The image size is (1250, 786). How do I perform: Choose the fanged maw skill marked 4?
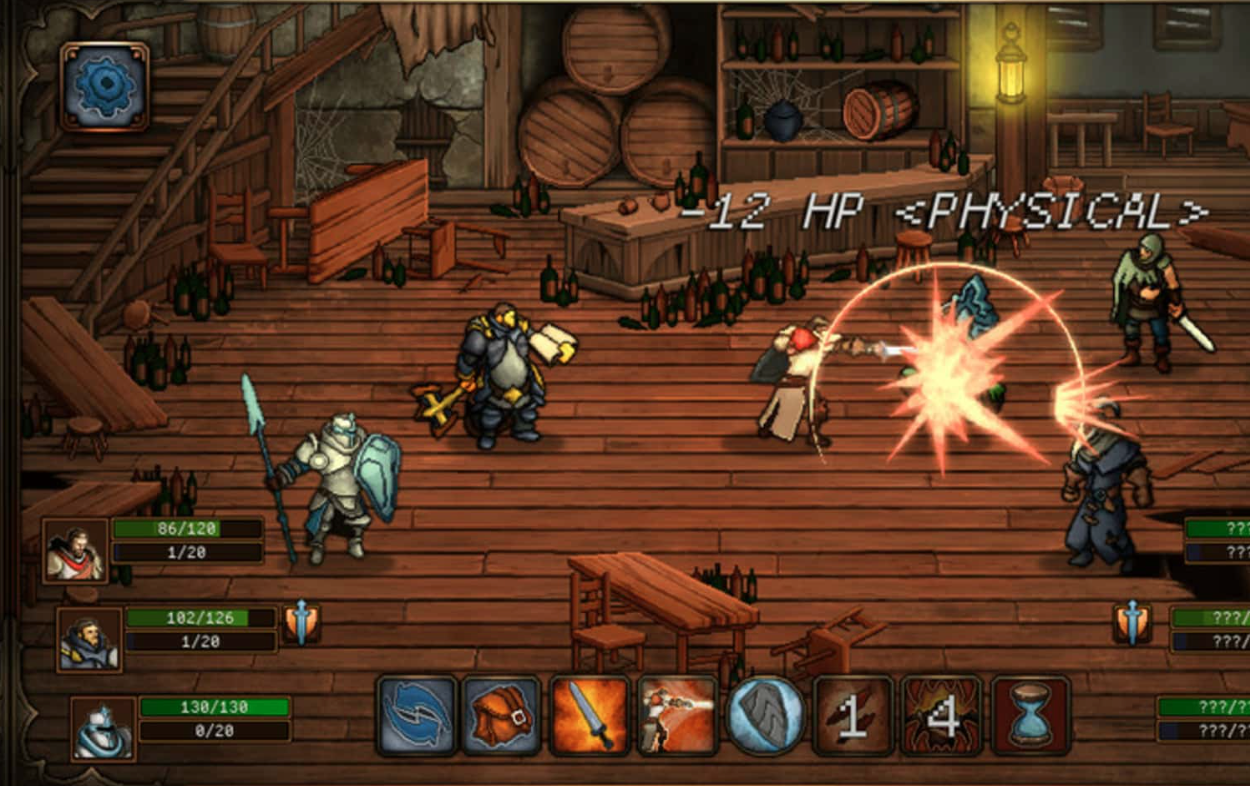pyautogui.click(x=941, y=715)
